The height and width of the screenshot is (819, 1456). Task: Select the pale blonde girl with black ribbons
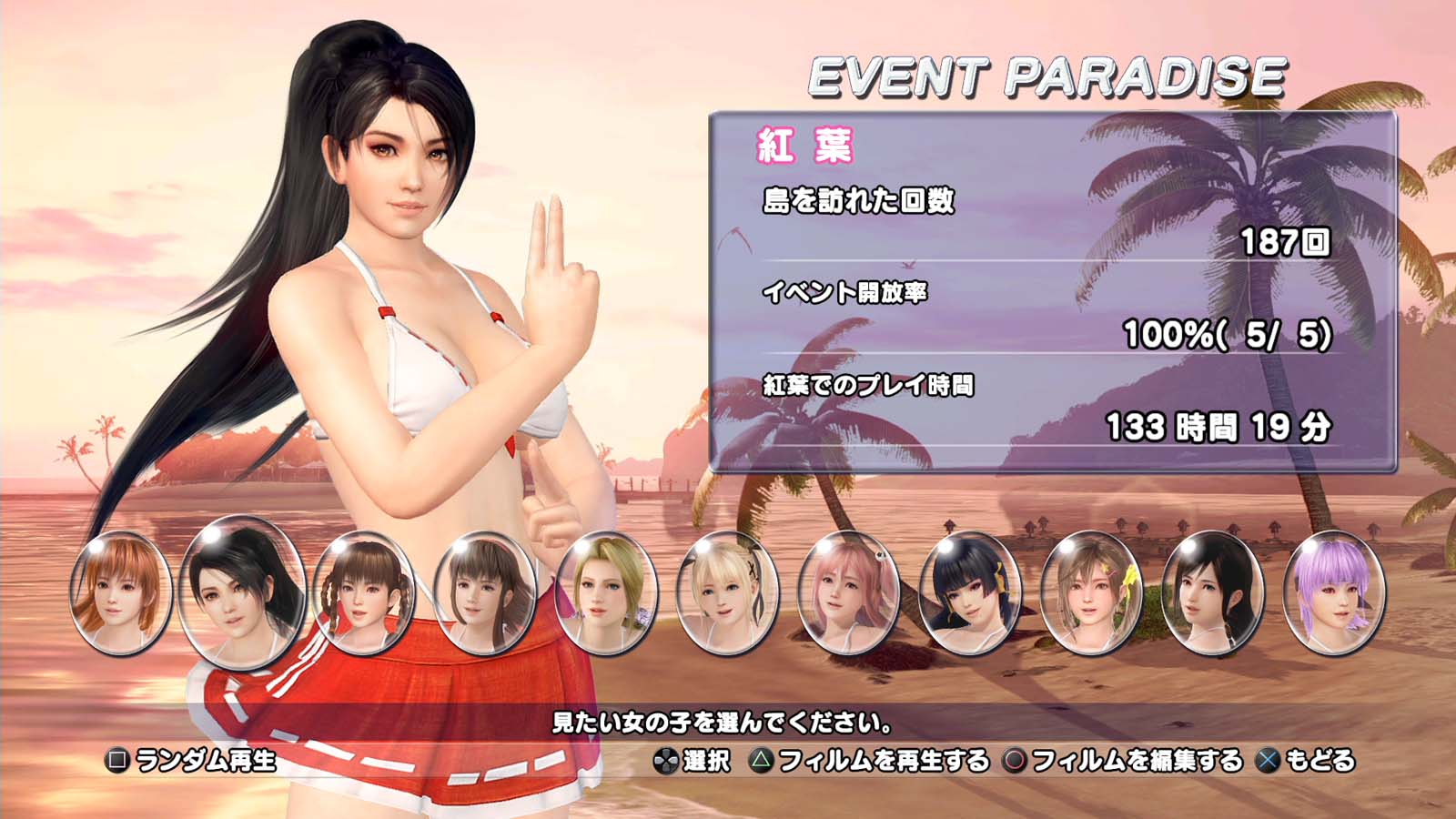728,593
